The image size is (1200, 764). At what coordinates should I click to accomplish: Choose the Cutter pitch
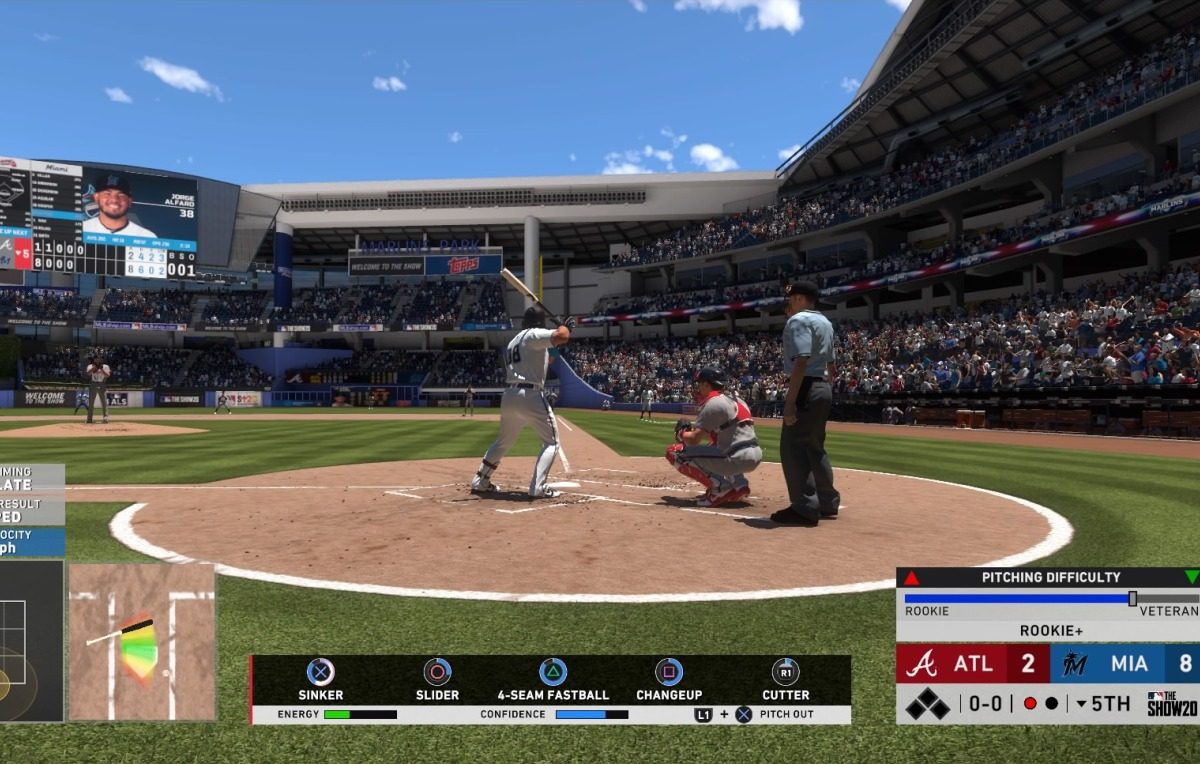pos(785,673)
